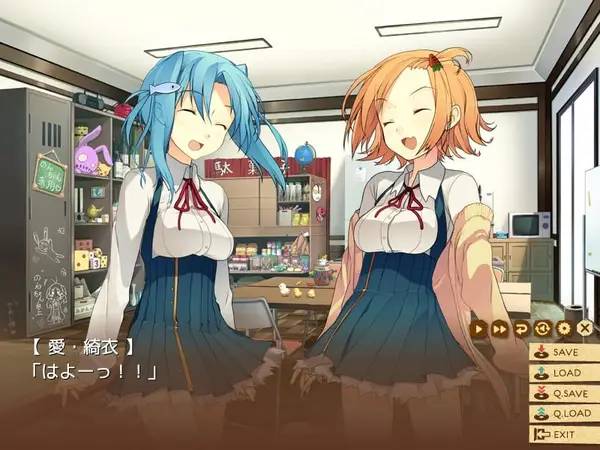Close the menu with the X icon
This screenshot has height=450, width=600.
coord(585,328)
